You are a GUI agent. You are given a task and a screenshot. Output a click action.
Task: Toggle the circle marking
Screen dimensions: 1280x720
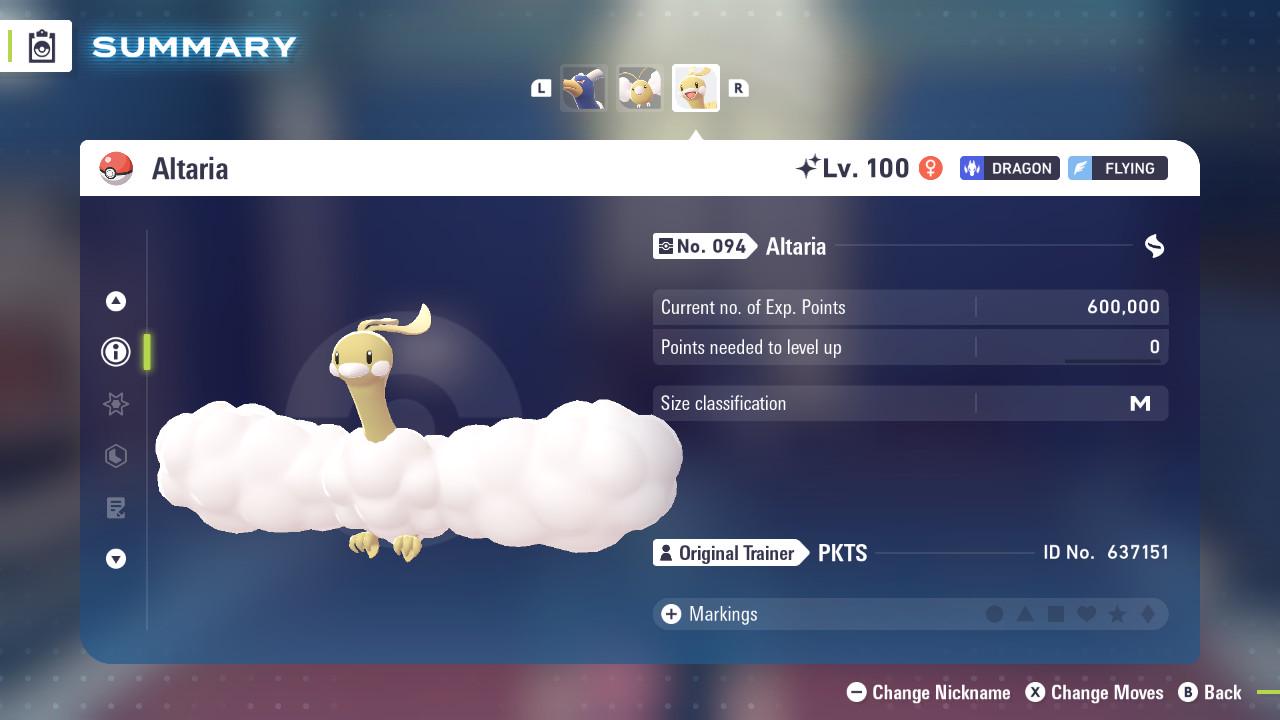pyautogui.click(x=994, y=614)
